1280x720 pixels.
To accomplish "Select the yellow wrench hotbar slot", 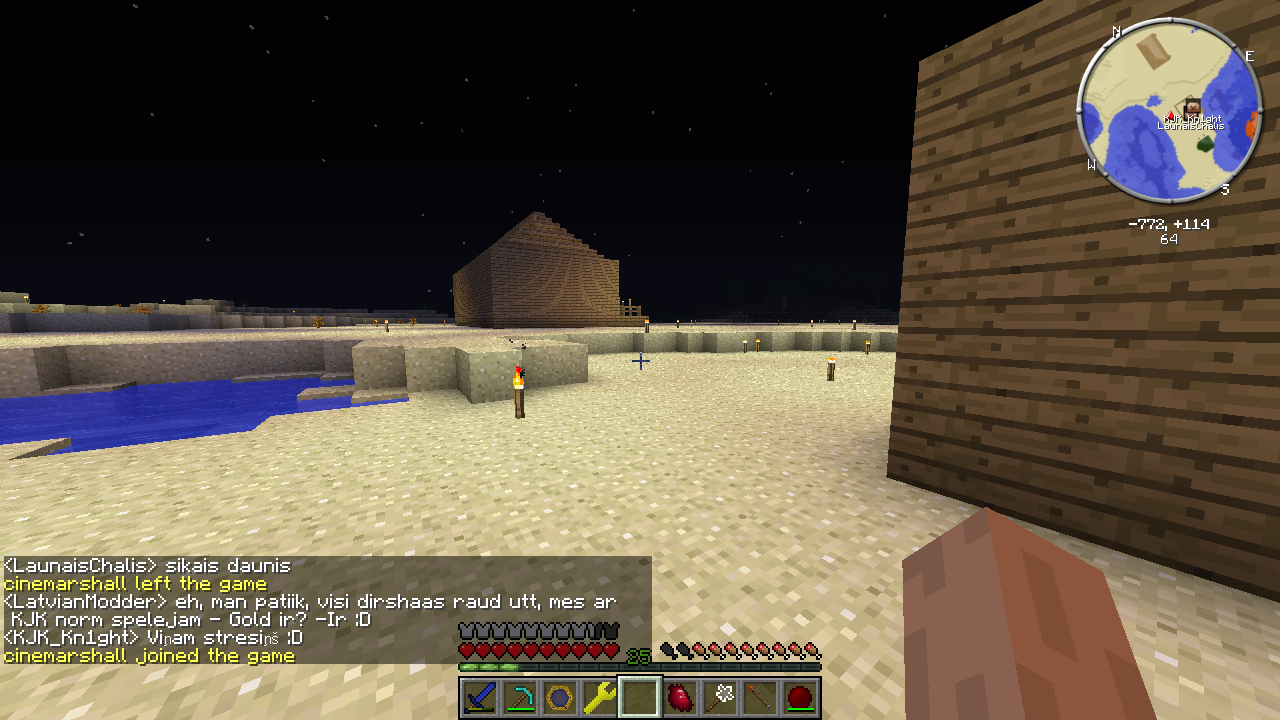I will (x=600, y=697).
